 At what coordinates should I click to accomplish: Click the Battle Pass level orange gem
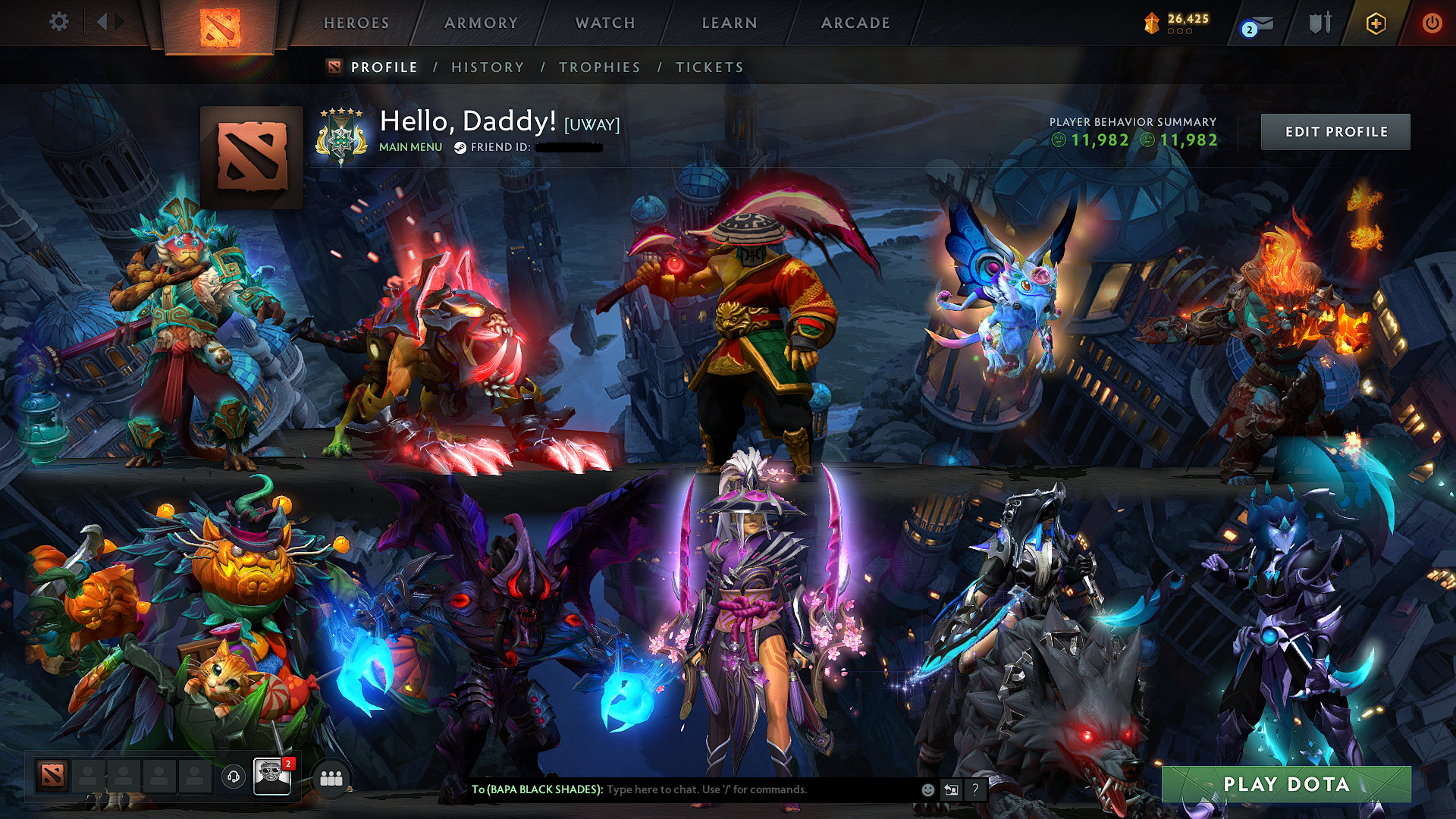click(x=1151, y=23)
